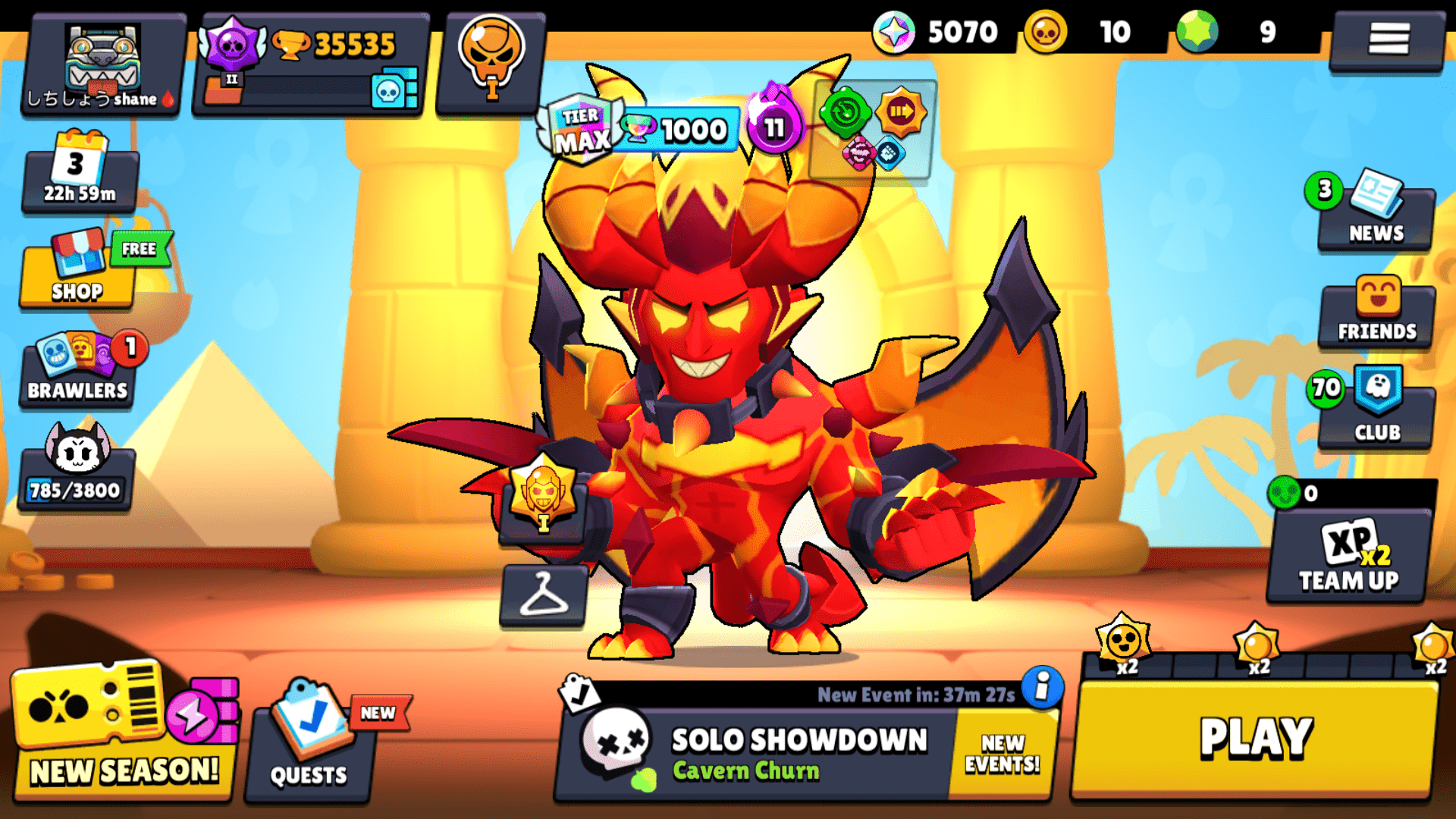This screenshot has height=819, width=1456.
Task: Open your profile avatar named shane
Action: point(102,64)
